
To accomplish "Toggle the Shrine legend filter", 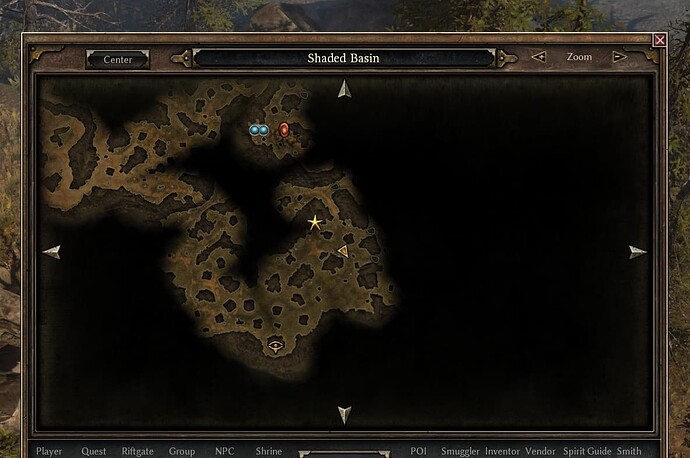I will click(268, 451).
